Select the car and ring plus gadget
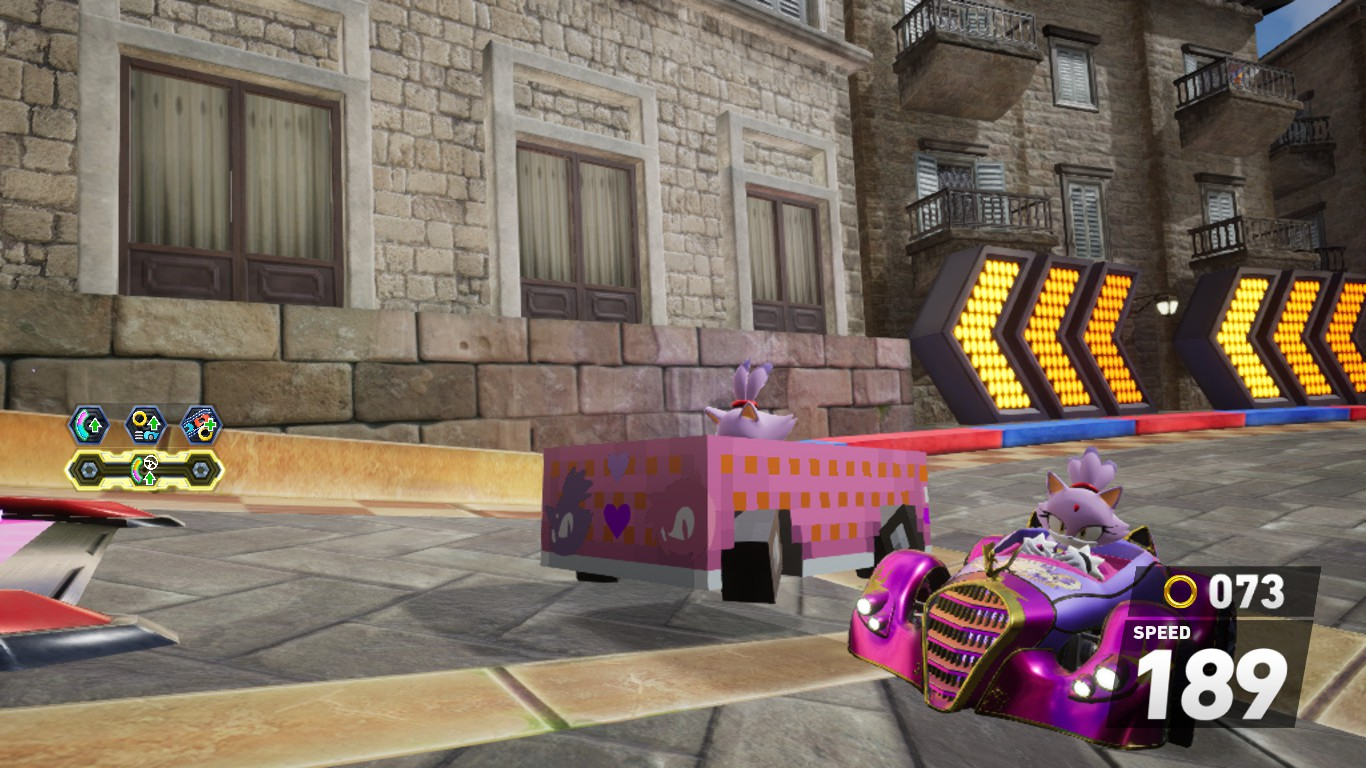Image resolution: width=1366 pixels, height=768 pixels. coord(201,425)
